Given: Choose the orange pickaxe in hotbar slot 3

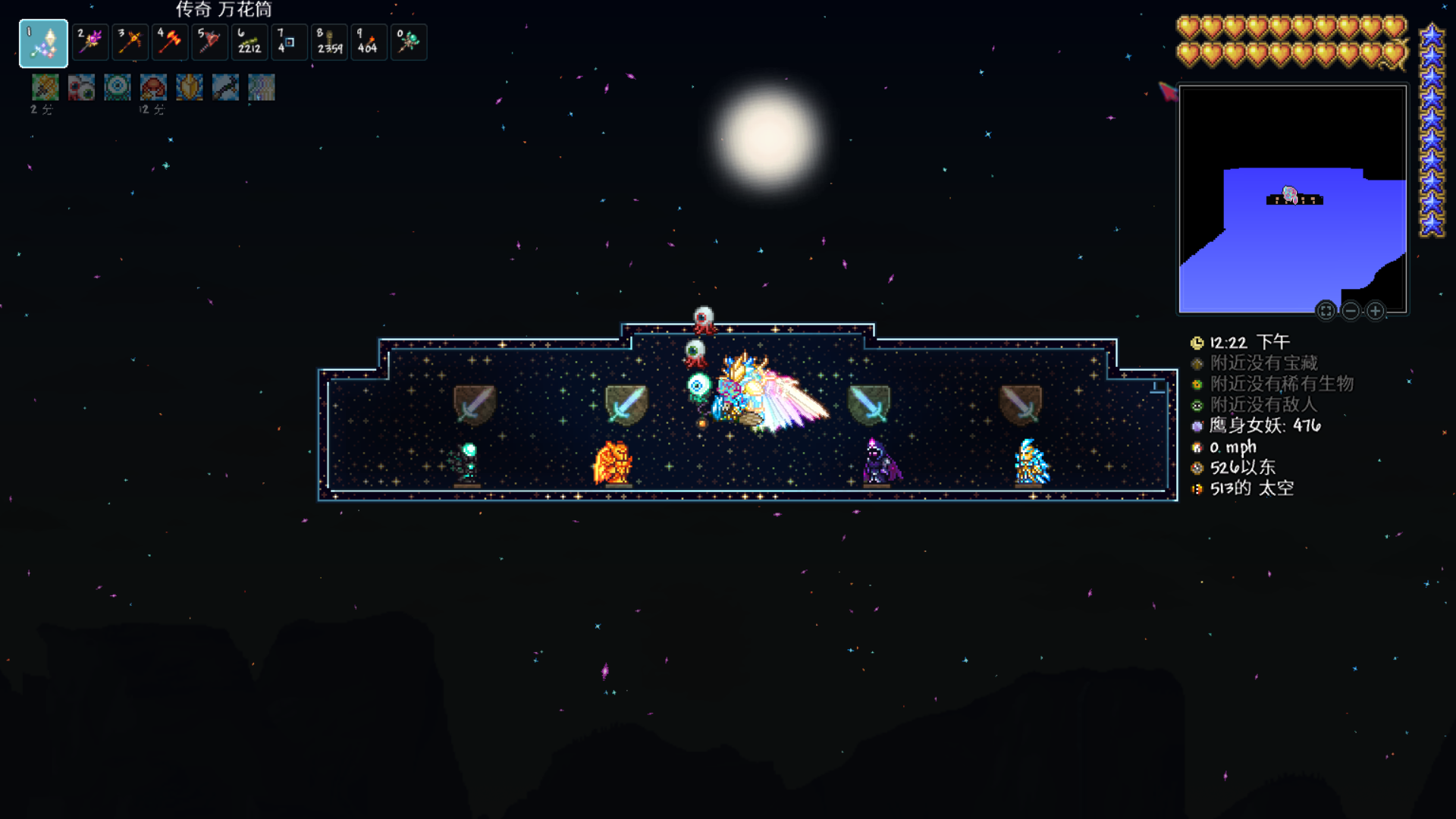Looking at the screenshot, I should click(x=130, y=41).
